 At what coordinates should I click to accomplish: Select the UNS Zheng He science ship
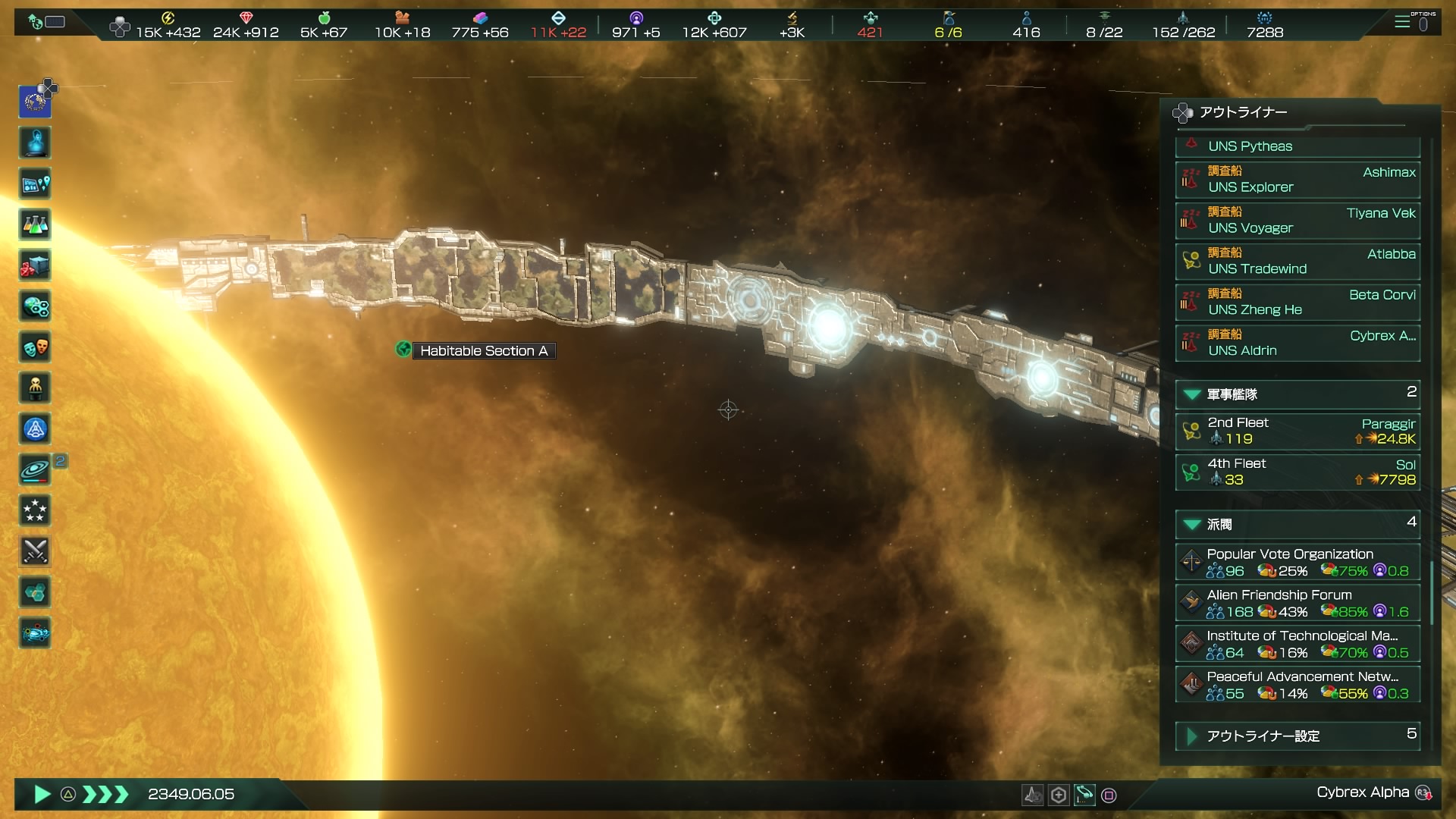pyautogui.click(x=1297, y=303)
